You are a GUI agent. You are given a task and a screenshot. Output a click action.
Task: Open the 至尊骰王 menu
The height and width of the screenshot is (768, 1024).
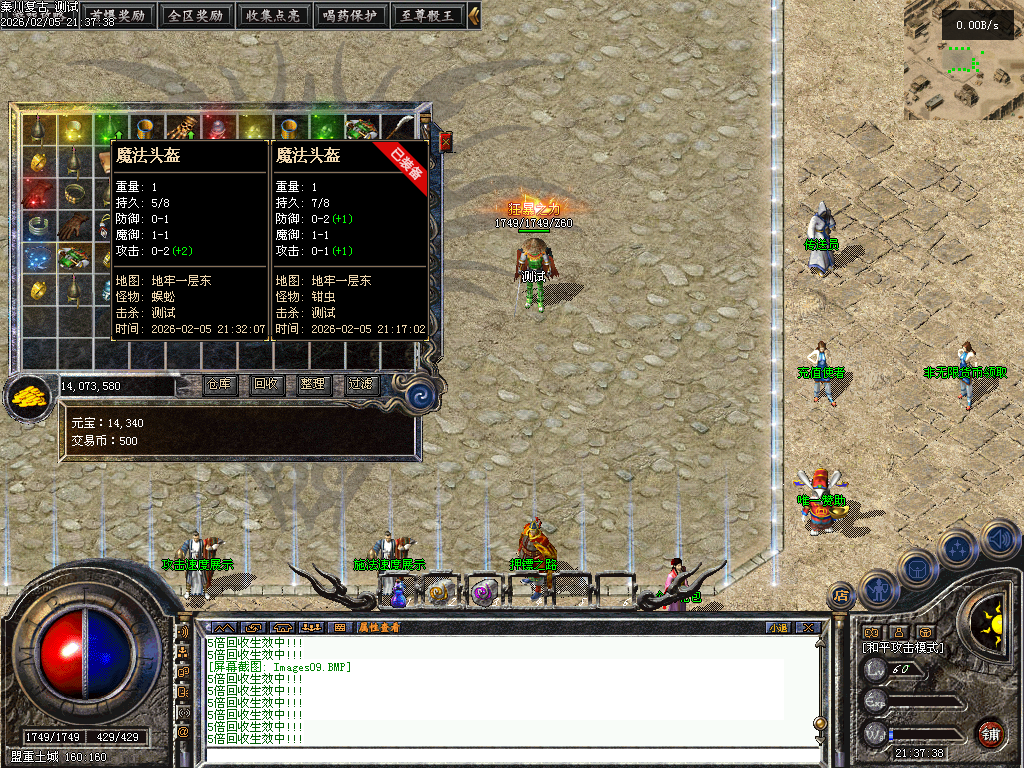[x=427, y=15]
